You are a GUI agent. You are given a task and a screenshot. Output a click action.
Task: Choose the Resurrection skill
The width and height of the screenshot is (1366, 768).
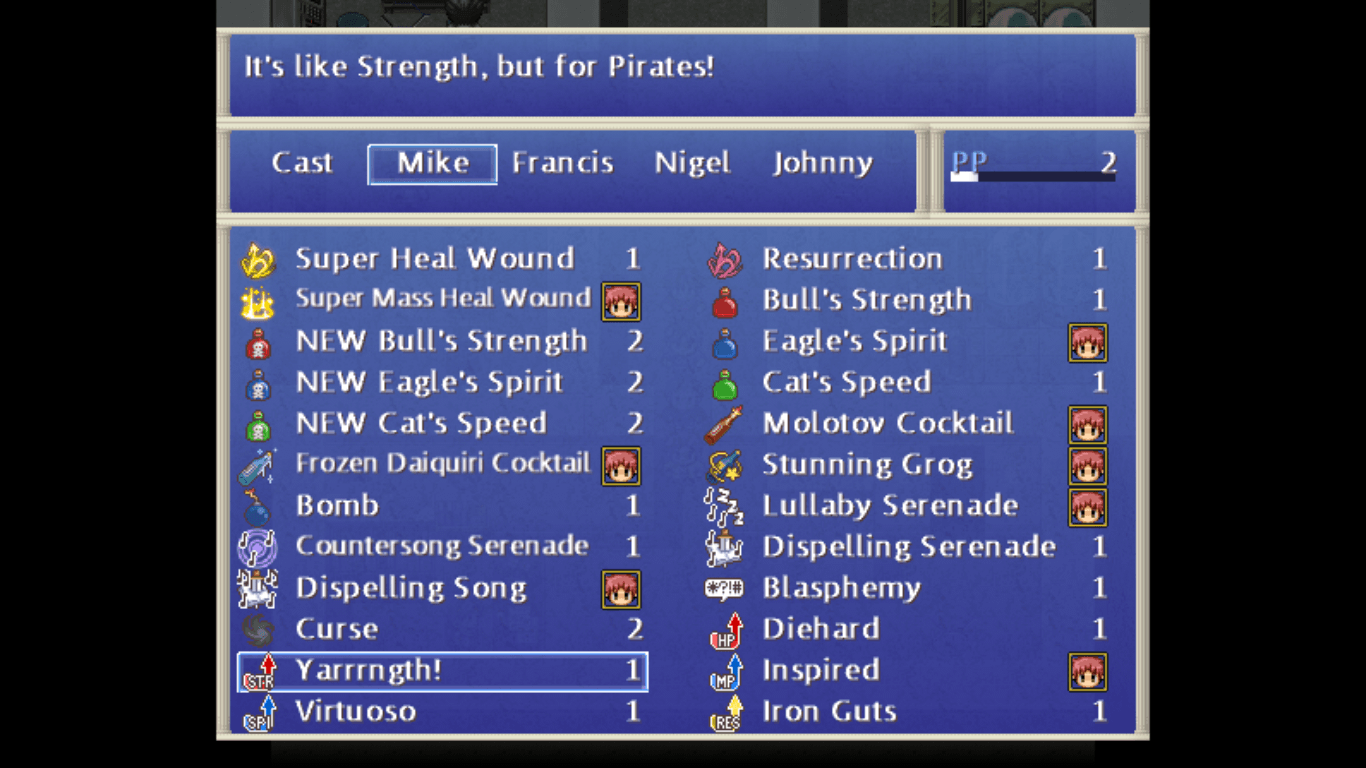click(x=852, y=259)
